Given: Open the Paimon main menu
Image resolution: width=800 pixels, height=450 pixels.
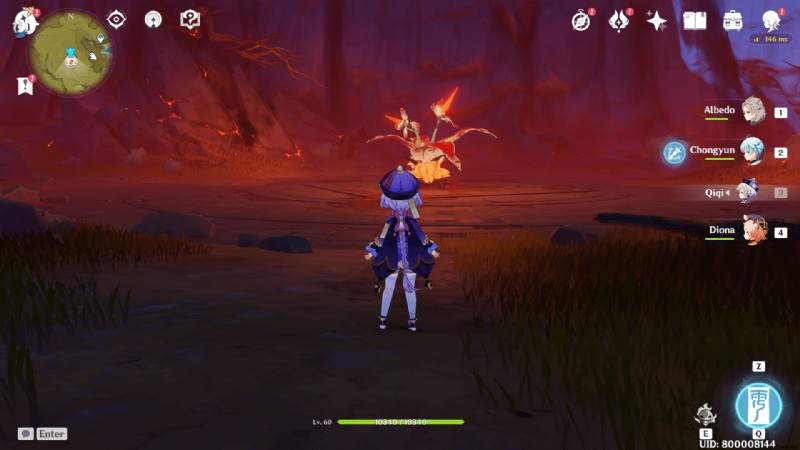Looking at the screenshot, I should pyautogui.click(x=24, y=22).
